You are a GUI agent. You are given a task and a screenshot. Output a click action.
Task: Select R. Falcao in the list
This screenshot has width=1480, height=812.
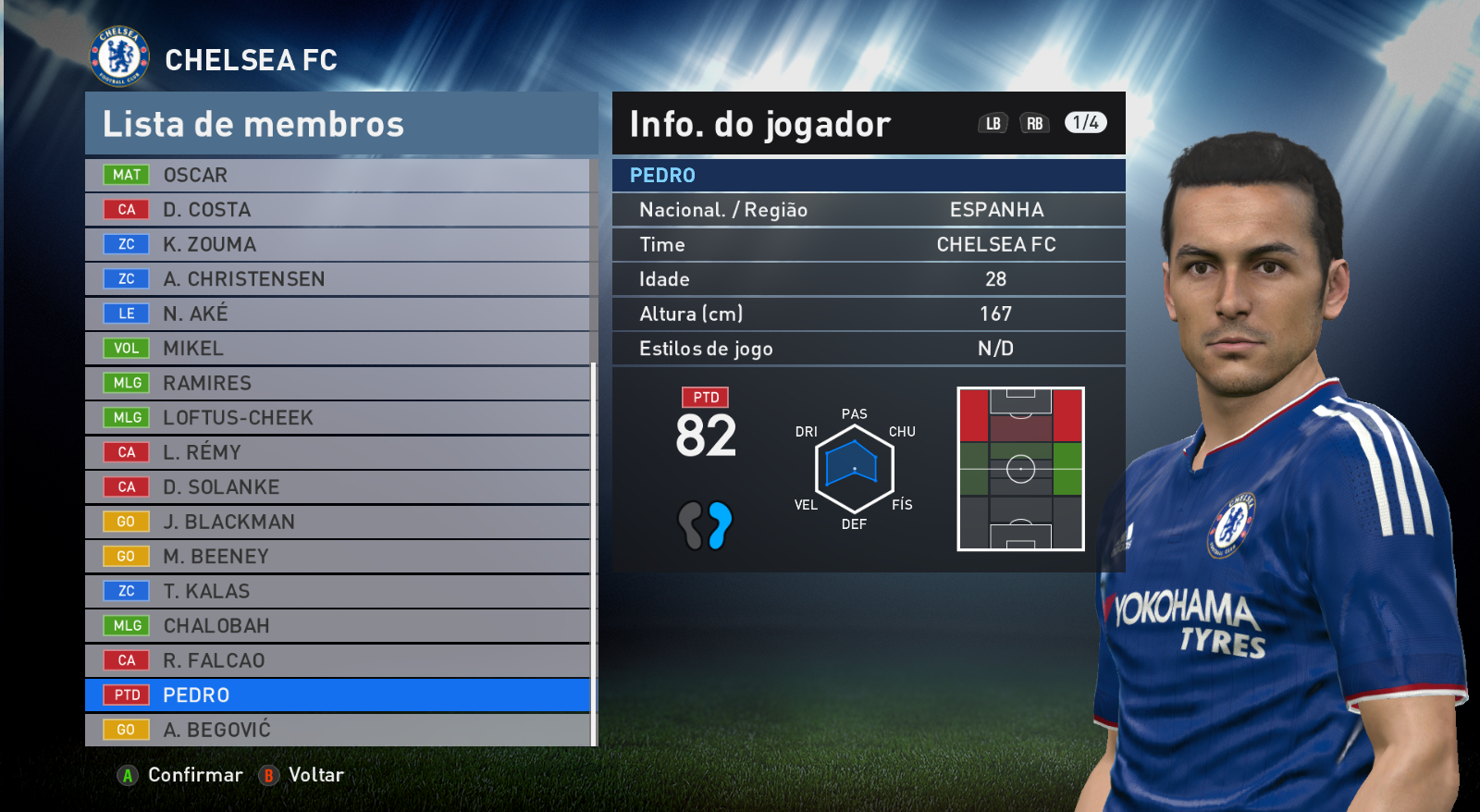(338, 660)
